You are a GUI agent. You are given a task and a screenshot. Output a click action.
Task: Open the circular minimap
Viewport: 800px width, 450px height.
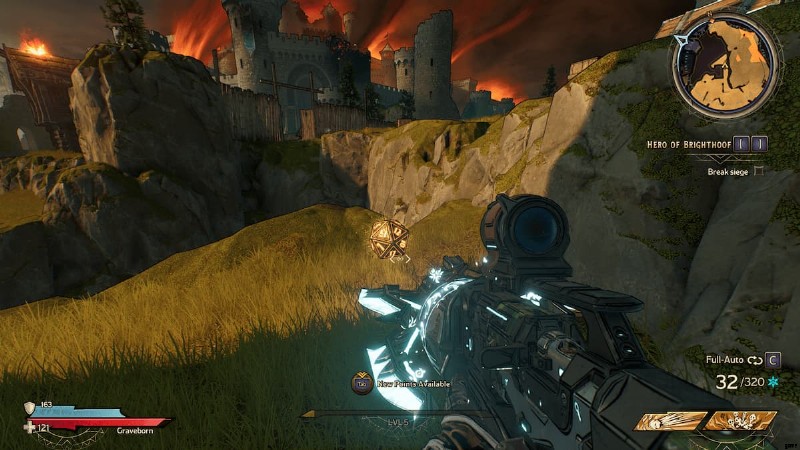[x=726, y=68]
